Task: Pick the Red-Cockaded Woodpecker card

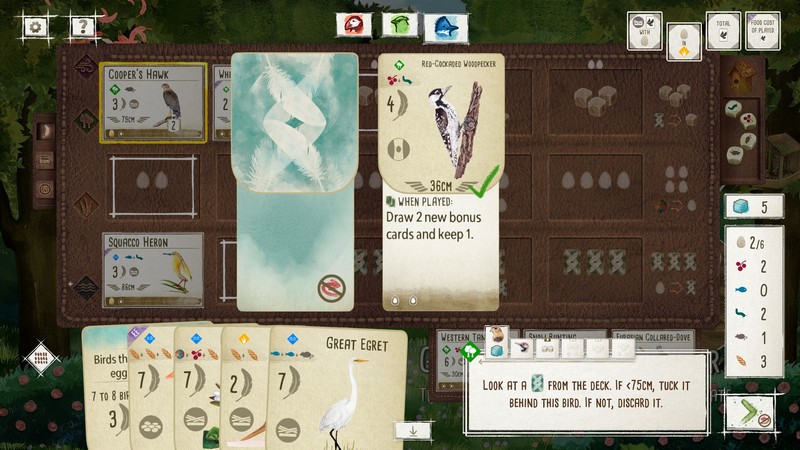Action: pos(440,180)
